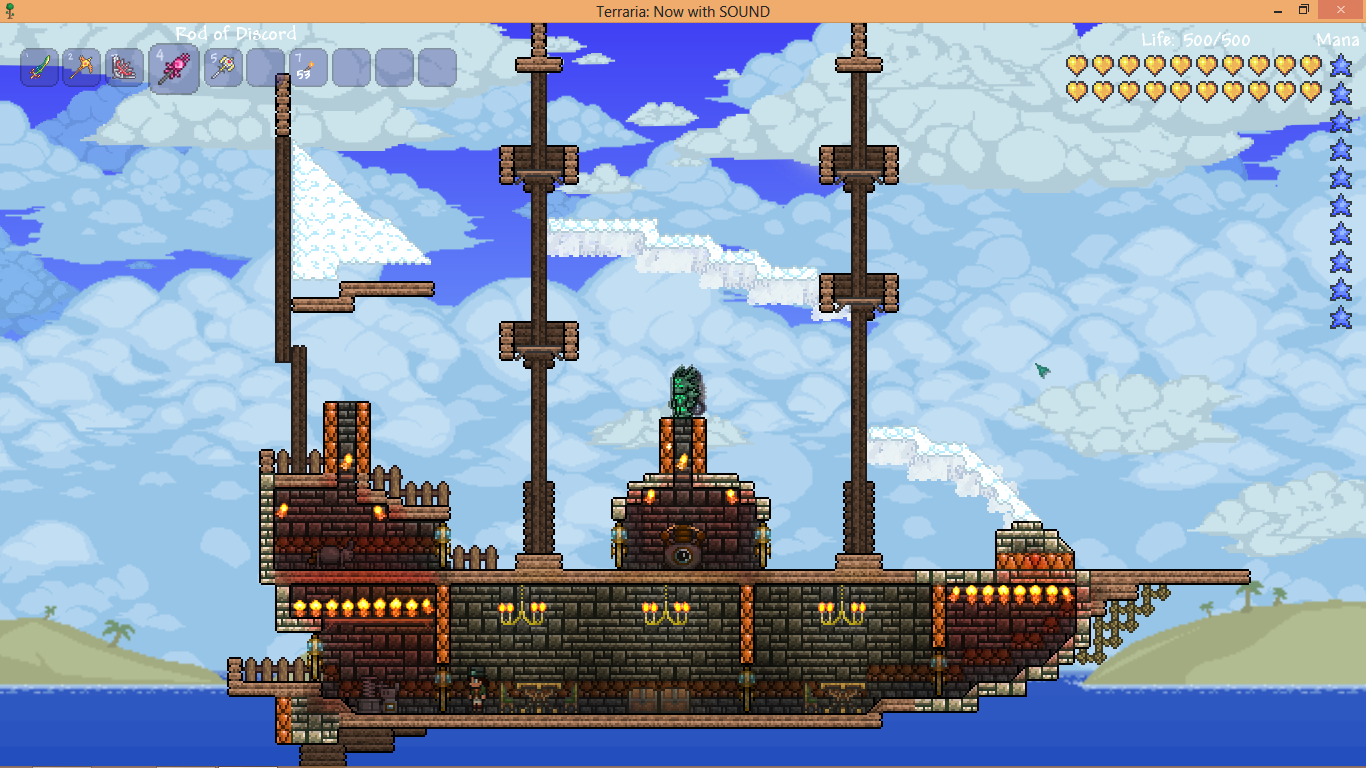1366x768 pixels.
Task: Select the torch stack of 53
Action: coord(308,68)
